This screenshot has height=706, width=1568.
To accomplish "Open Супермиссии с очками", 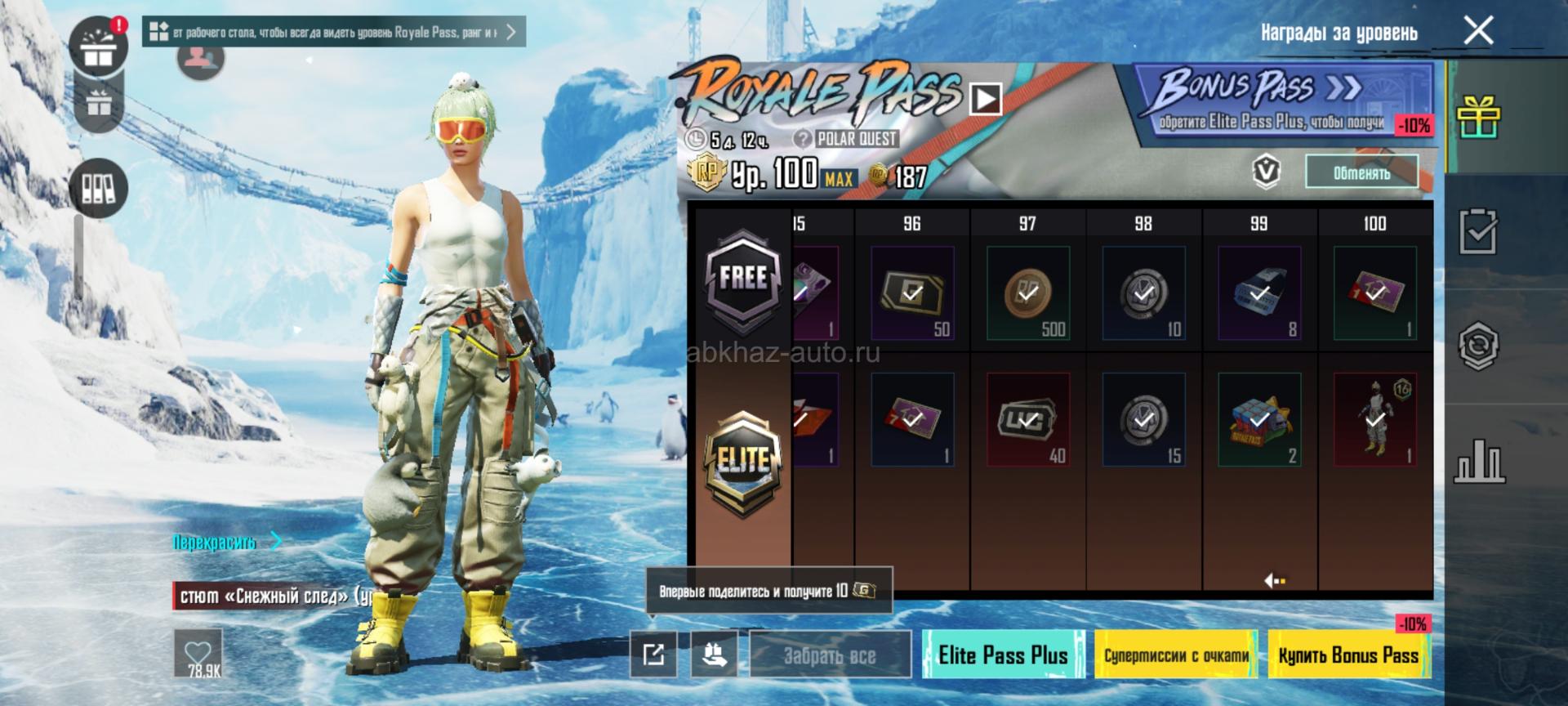I will (1176, 655).
